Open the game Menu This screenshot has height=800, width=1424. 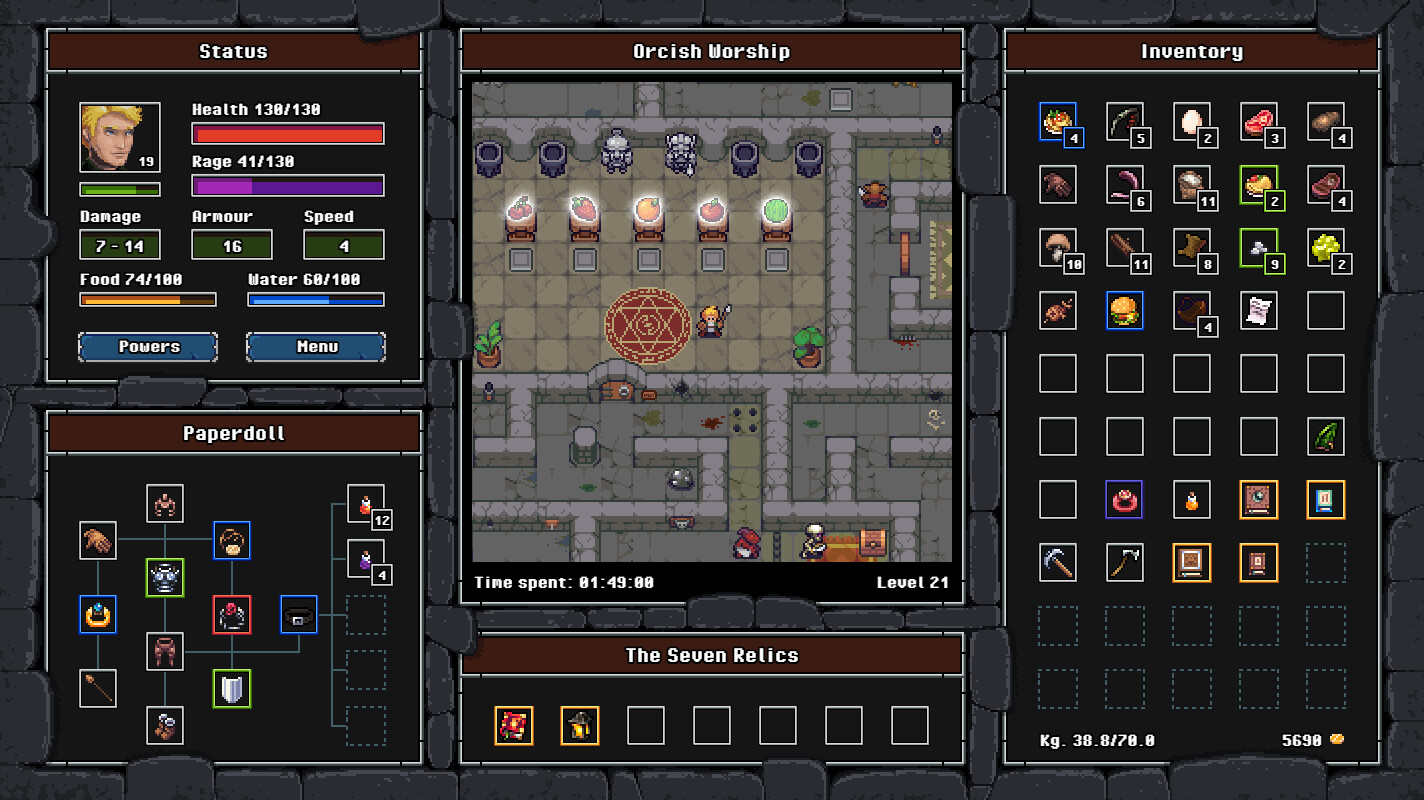[316, 347]
